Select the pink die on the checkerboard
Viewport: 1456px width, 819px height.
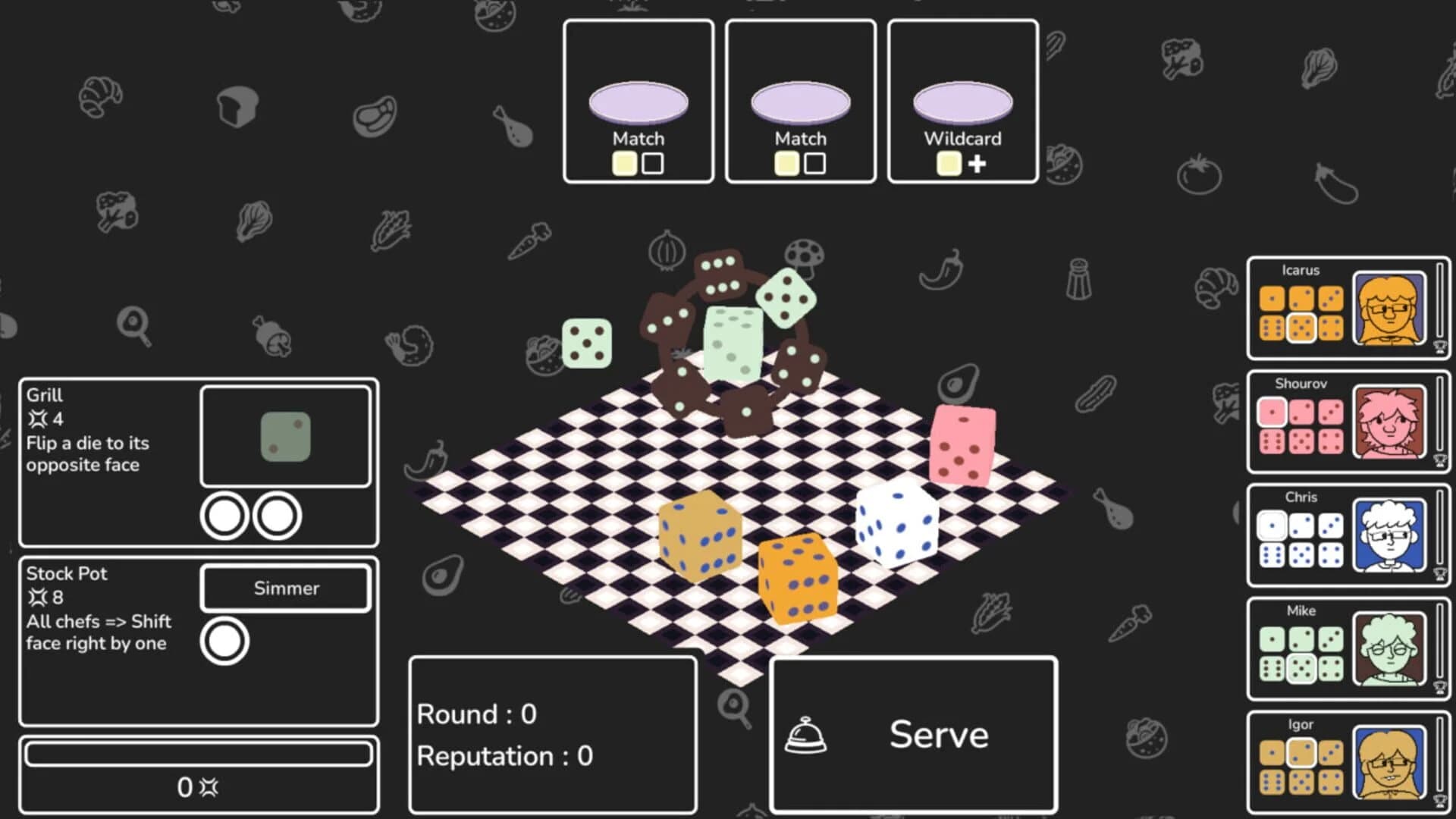[x=963, y=444]
